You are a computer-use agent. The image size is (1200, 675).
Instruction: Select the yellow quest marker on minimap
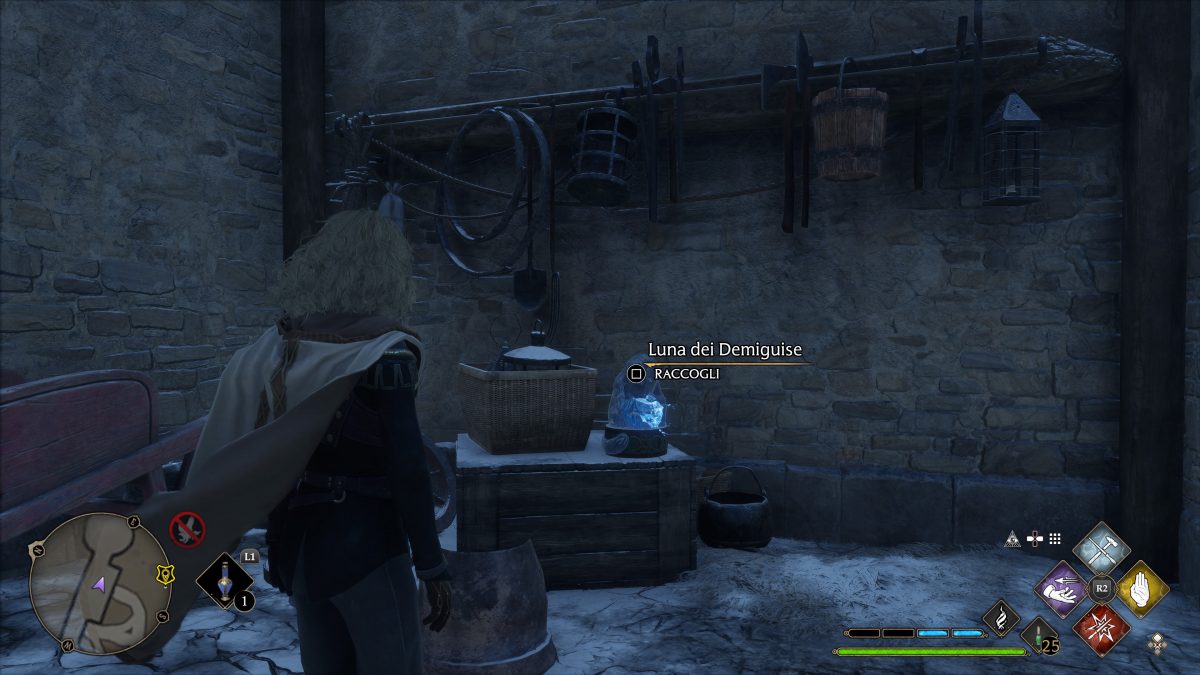pos(164,574)
